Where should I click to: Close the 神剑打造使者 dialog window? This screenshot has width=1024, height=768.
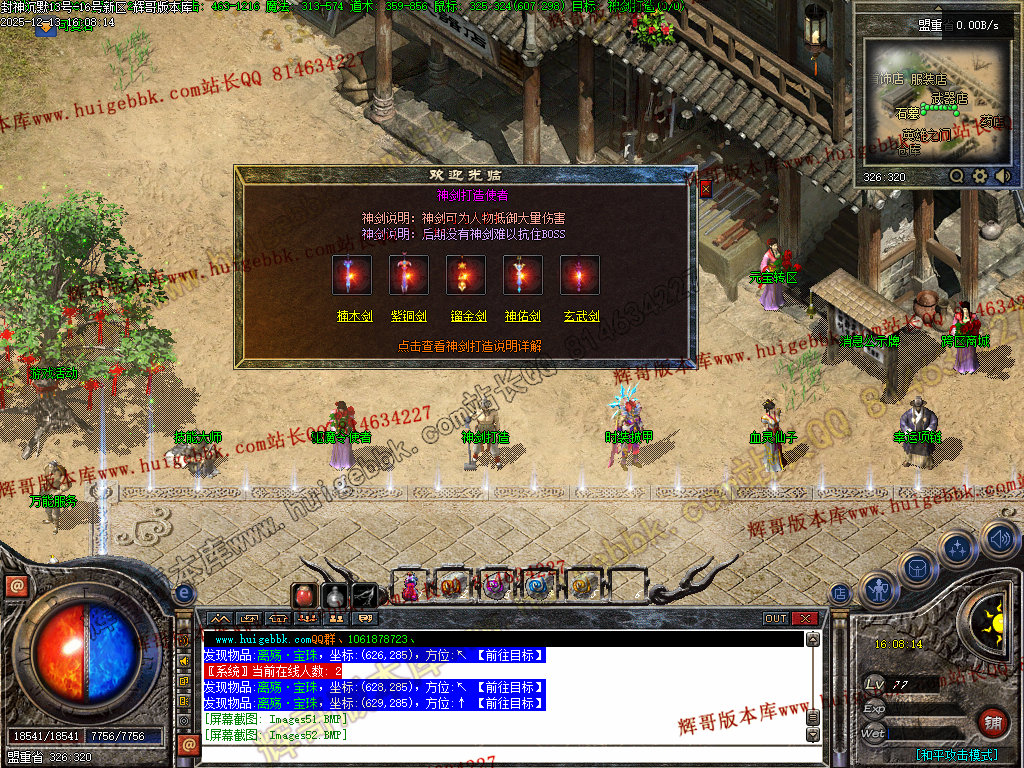tap(706, 188)
